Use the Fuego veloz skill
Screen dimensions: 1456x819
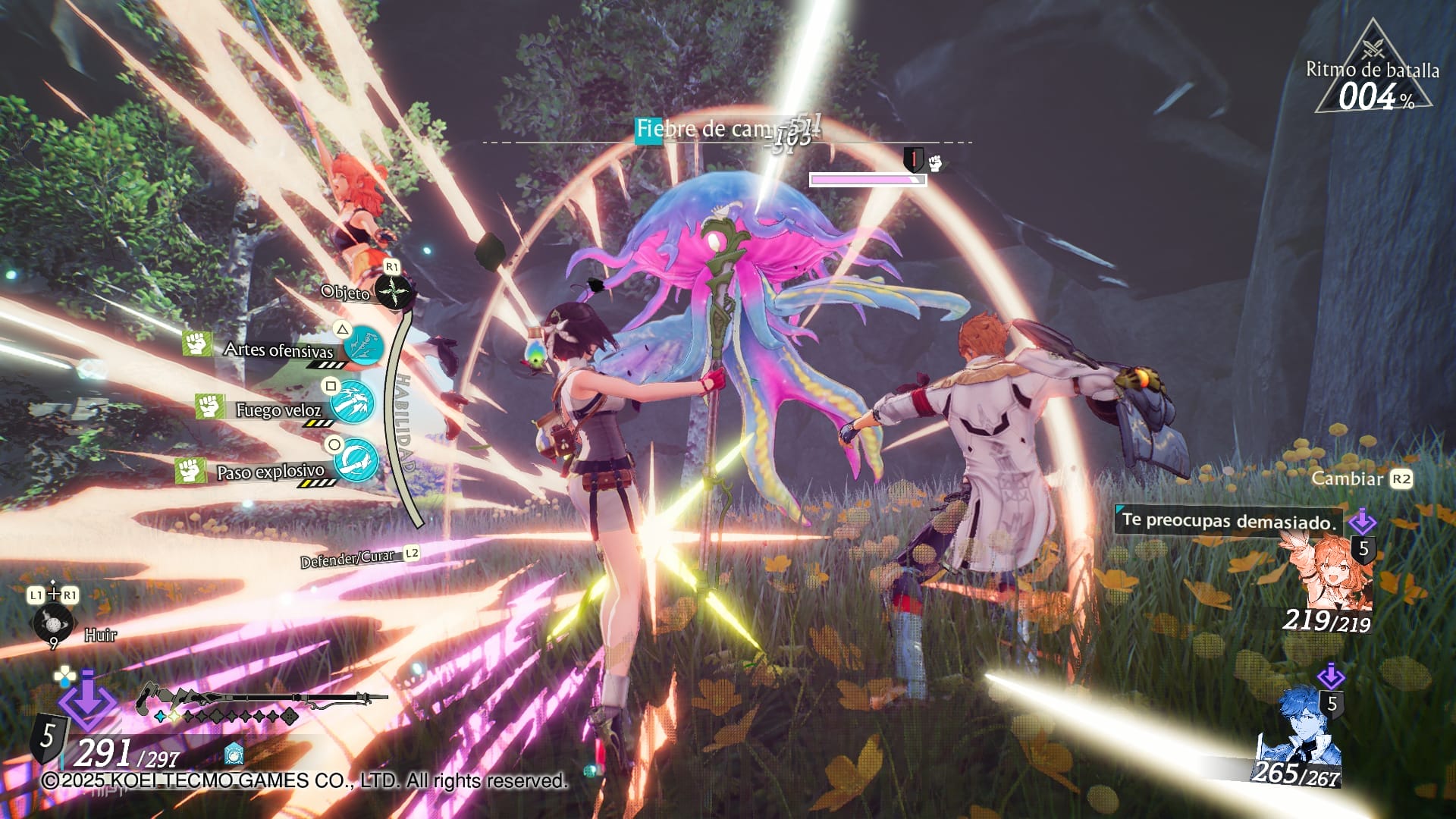pos(353,403)
